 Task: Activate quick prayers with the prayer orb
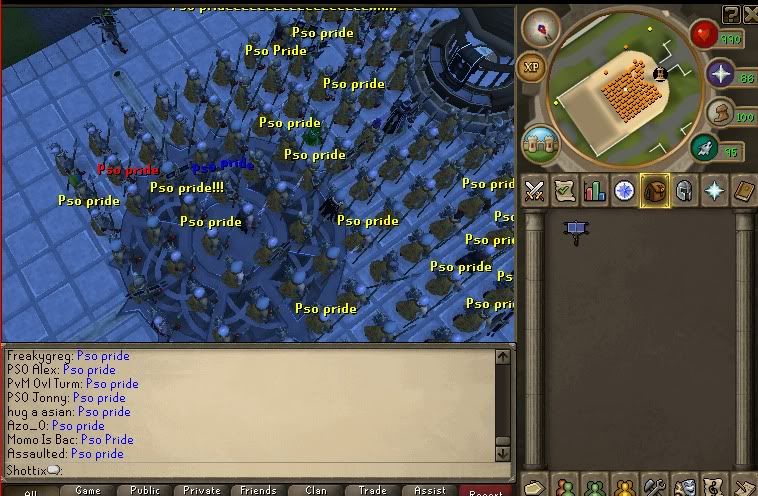click(x=719, y=74)
